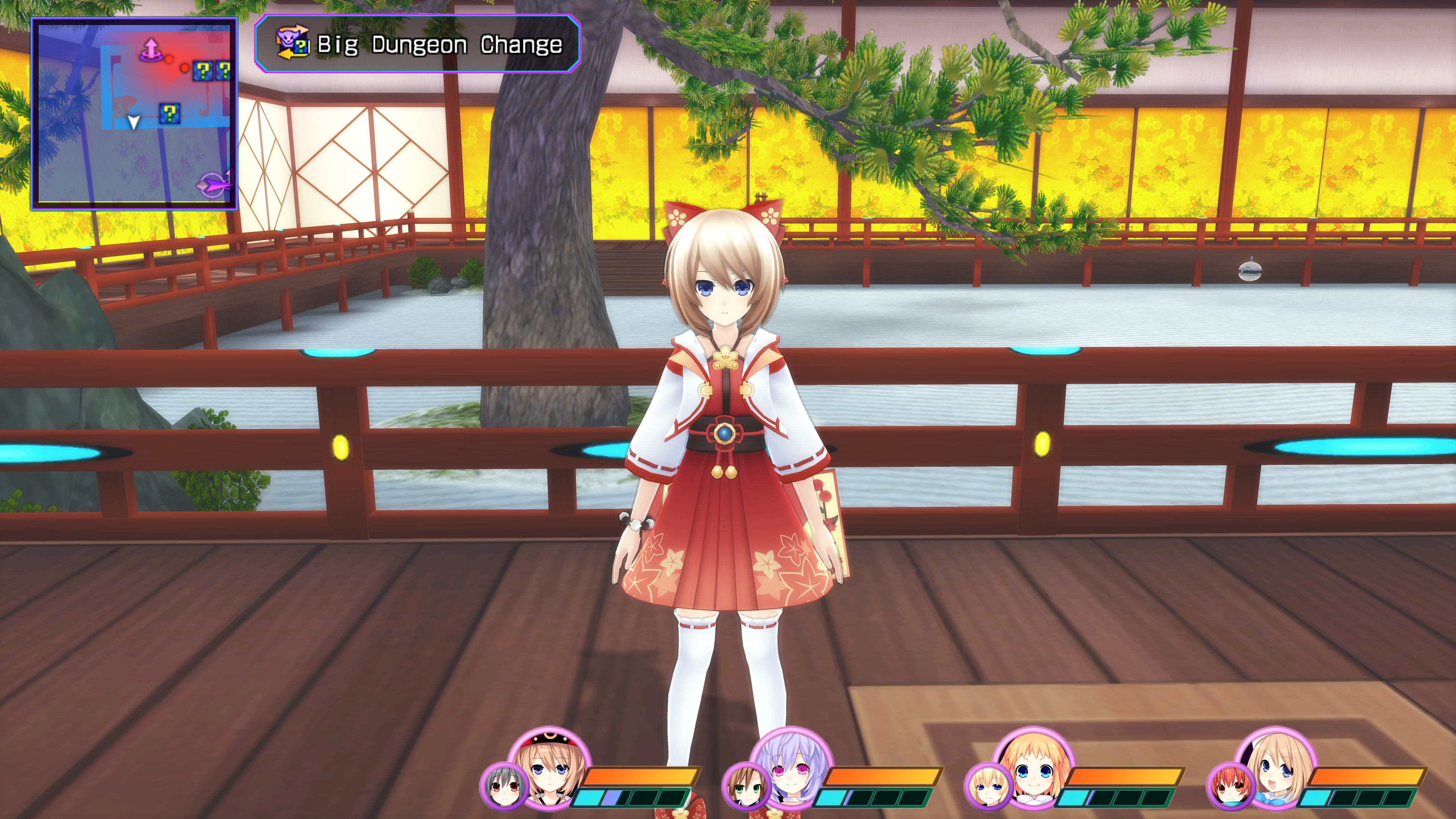Select the pink up-arrow marker on minimap
Image resolution: width=1456 pixels, height=819 pixels.
[x=151, y=50]
